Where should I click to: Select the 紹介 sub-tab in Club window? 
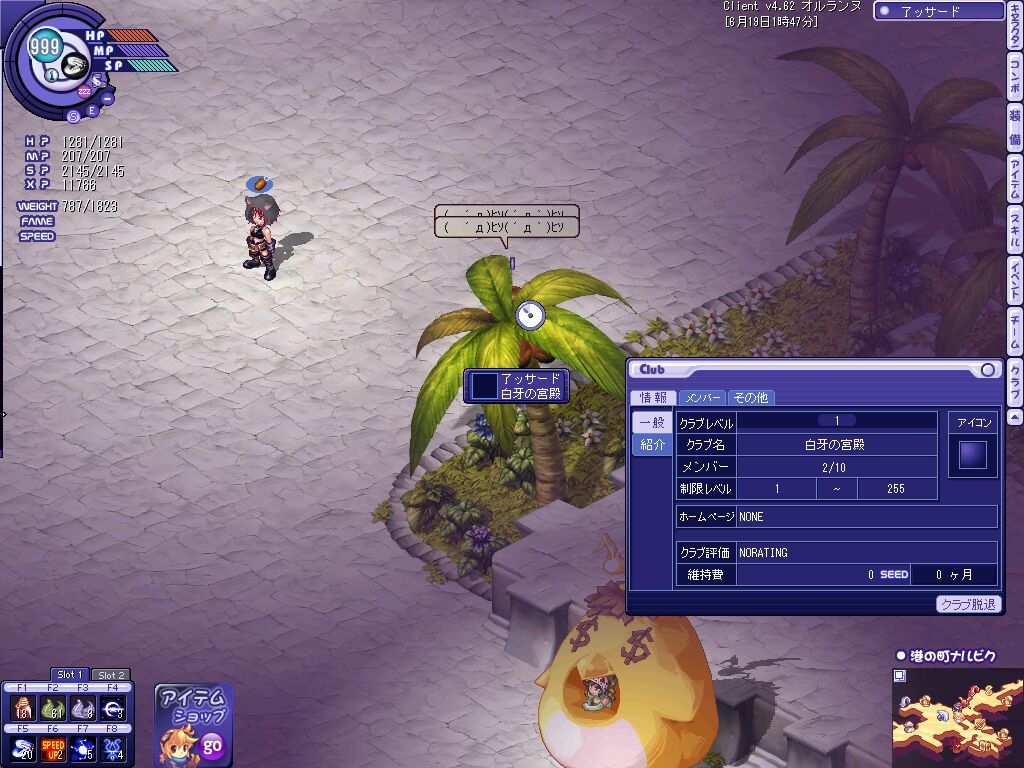[x=652, y=444]
